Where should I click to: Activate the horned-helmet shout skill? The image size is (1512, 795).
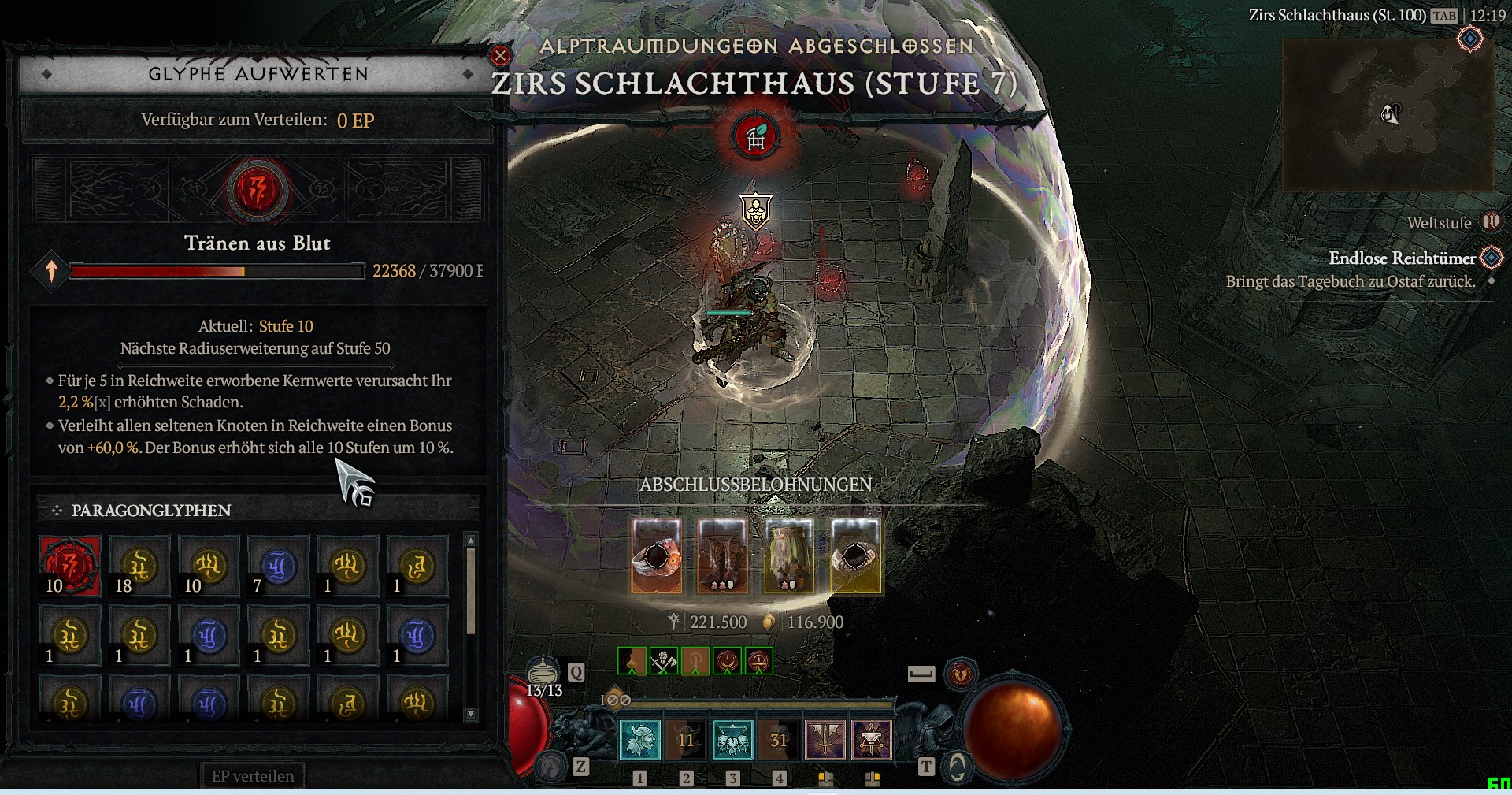pos(640,740)
